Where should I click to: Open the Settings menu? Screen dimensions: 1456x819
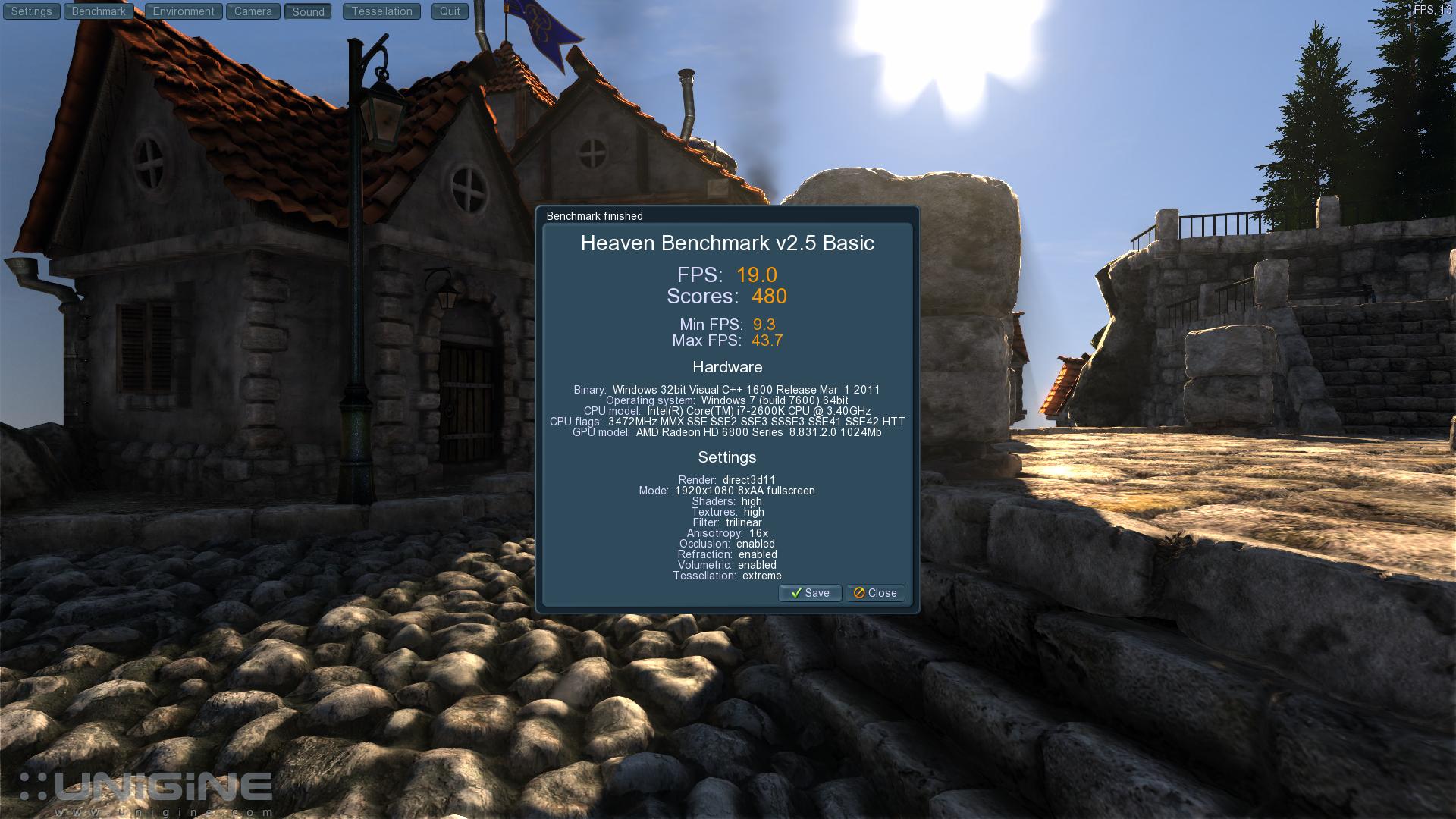(x=32, y=11)
